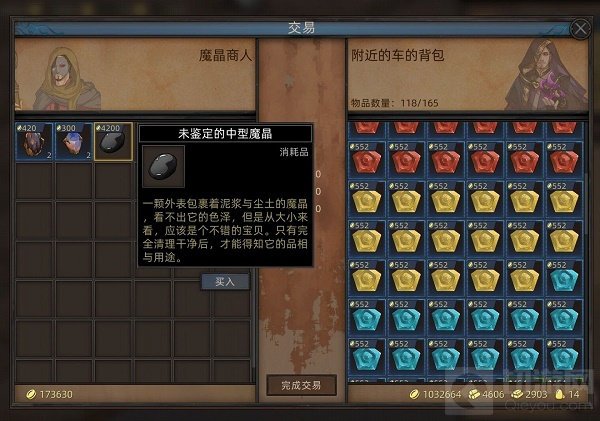
Task: Buy the unidentified medium magic crystal (买入)
Action: coord(225,281)
